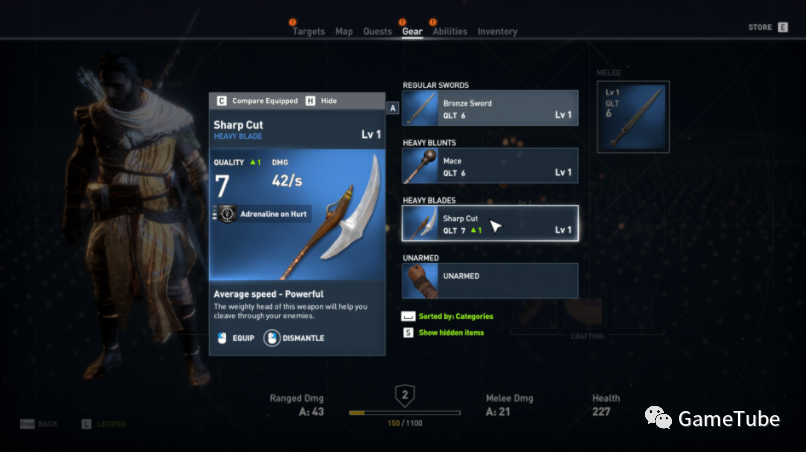The image size is (806, 452).
Task: Pick the Unarmed weapon option
Action: (x=490, y=280)
